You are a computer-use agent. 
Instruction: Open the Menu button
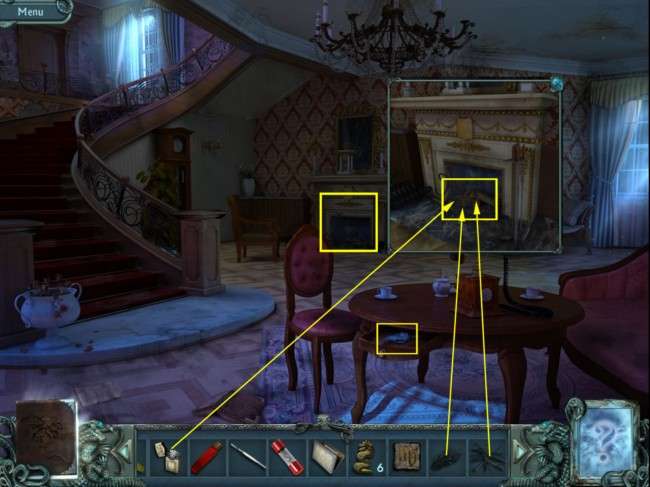(x=30, y=12)
